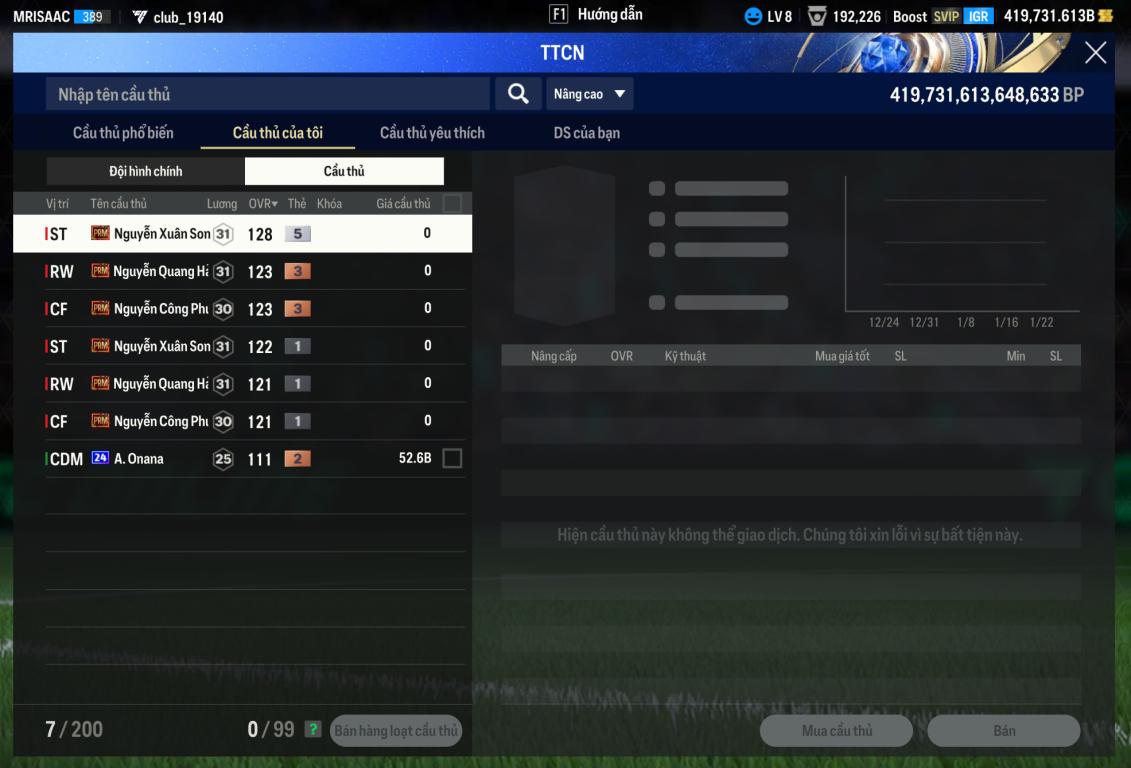Open the DS của bạn tab
Image resolution: width=1131 pixels, height=768 pixels.
587,133
